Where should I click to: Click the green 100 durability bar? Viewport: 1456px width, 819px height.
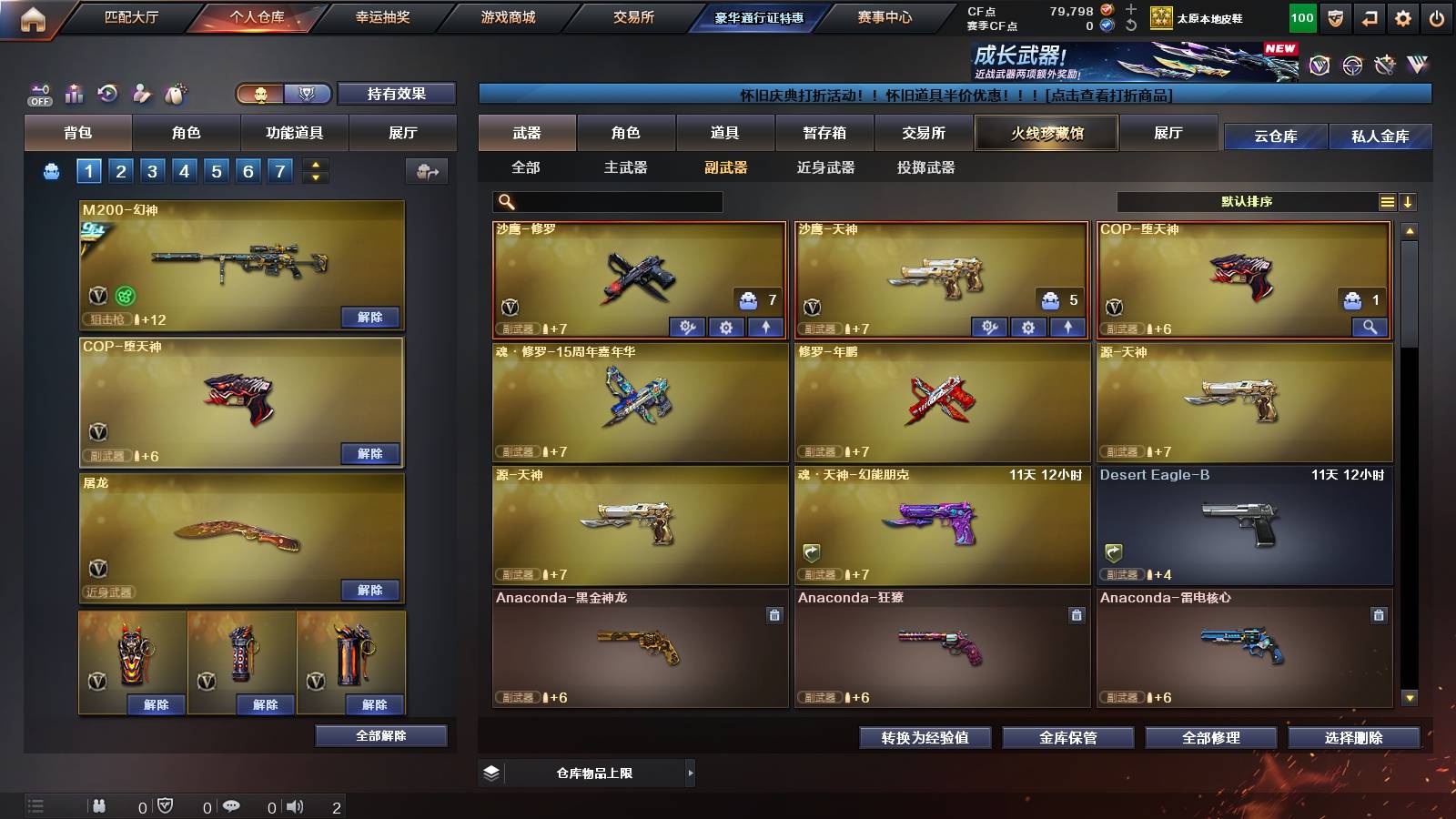point(1301,16)
